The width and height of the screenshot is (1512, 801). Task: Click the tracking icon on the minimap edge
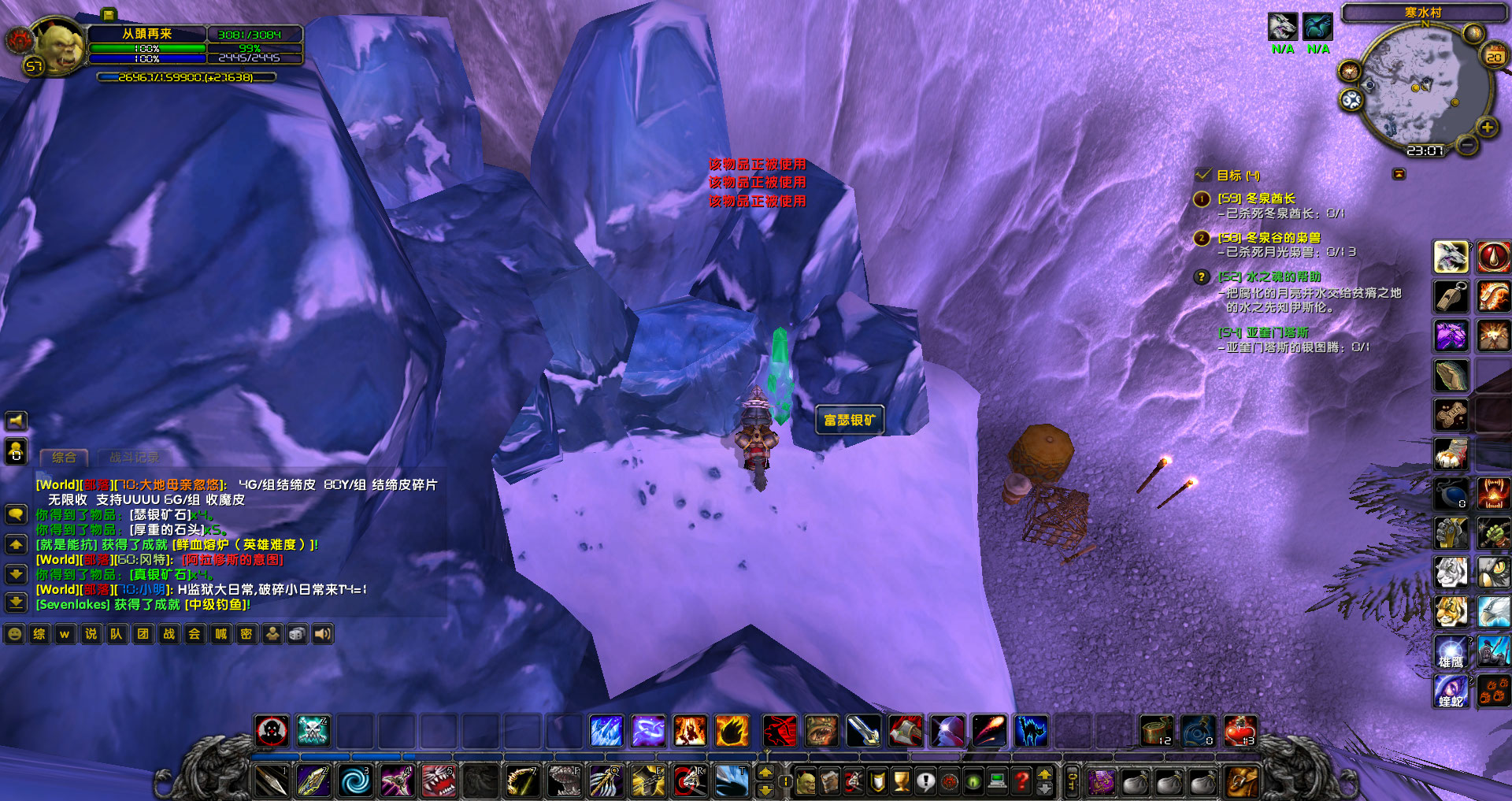[1349, 71]
